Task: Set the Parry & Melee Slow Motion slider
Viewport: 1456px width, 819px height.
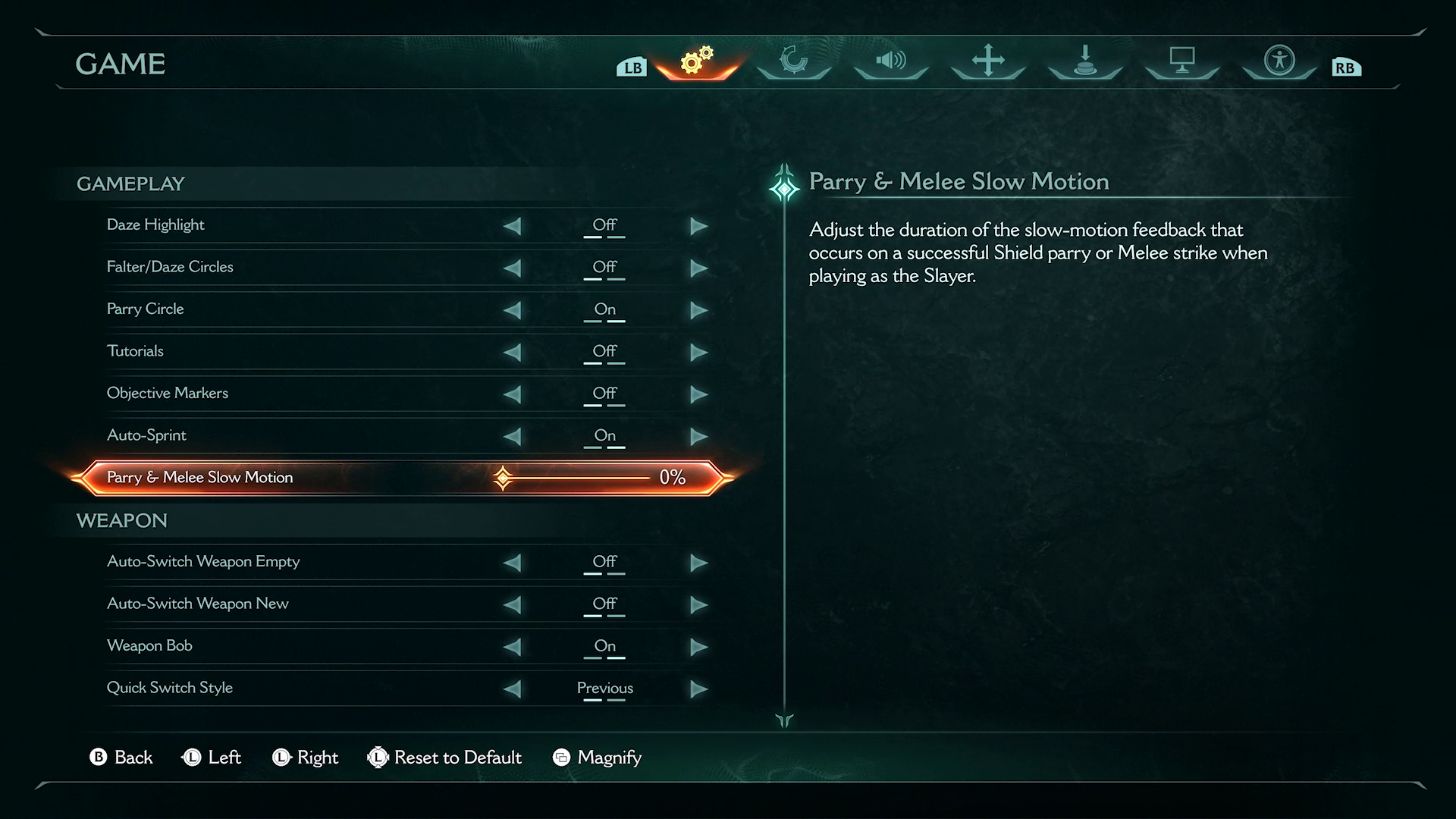Action: [x=576, y=478]
